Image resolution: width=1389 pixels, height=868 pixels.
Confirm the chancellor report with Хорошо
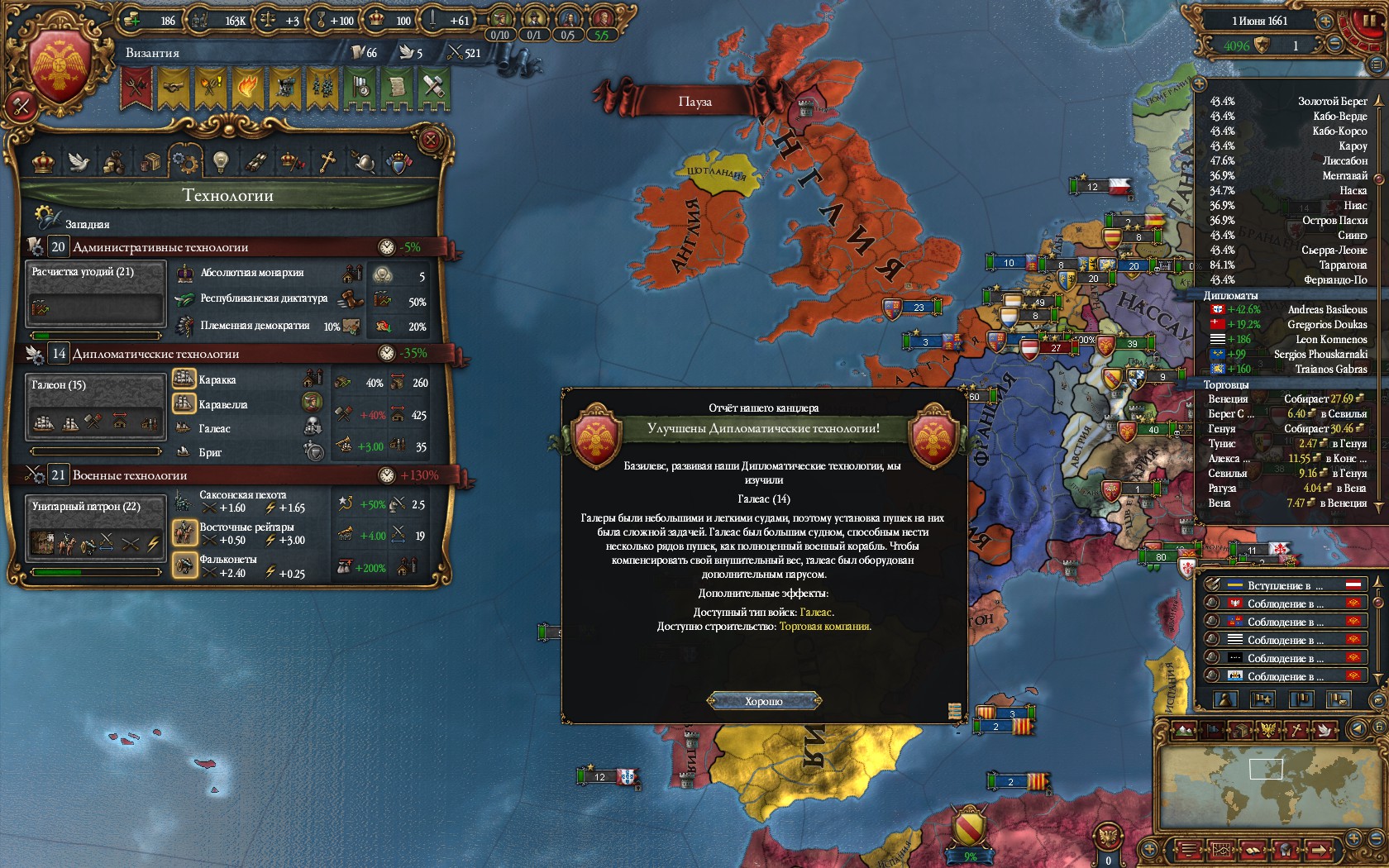click(764, 701)
